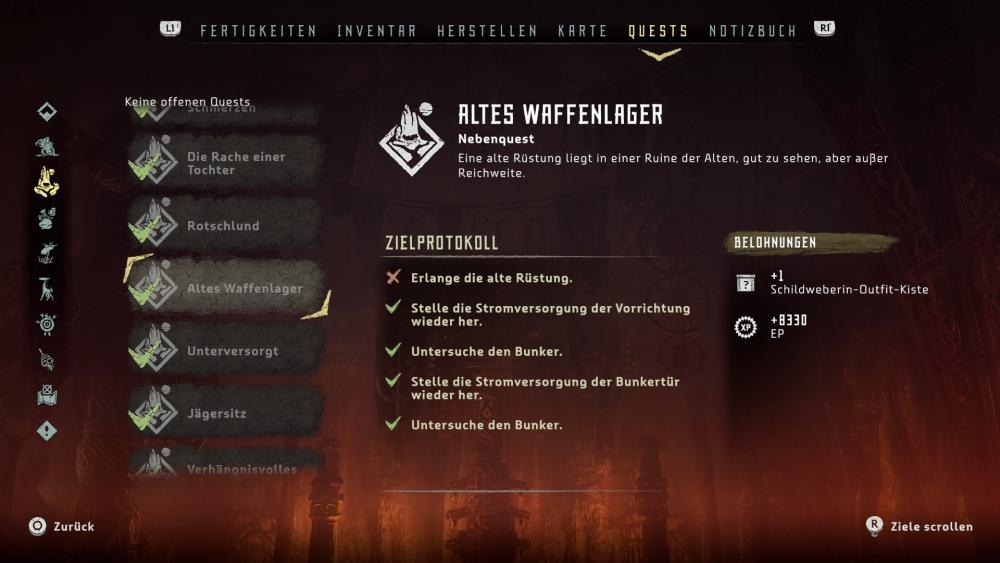
Task: Open the Notizbuch tab
Action: pos(752,31)
